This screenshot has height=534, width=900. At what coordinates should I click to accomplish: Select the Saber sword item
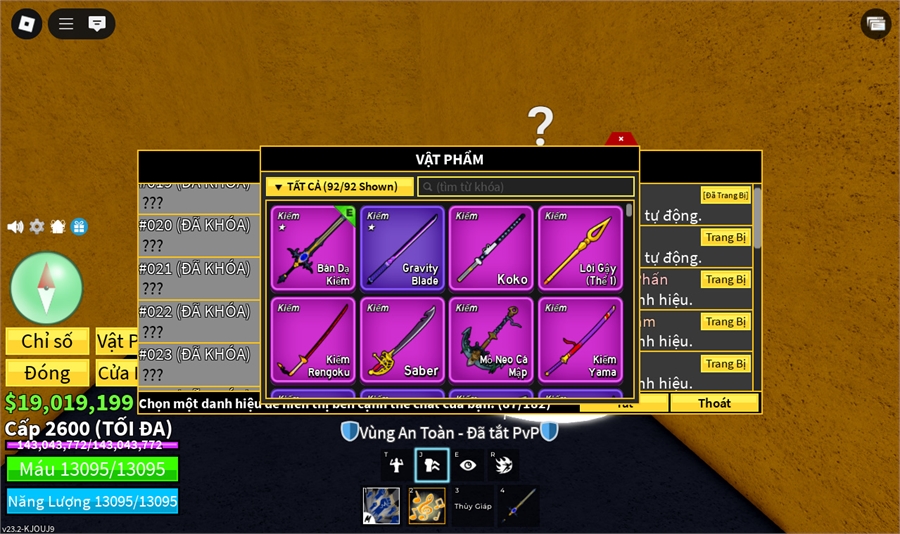[402, 339]
